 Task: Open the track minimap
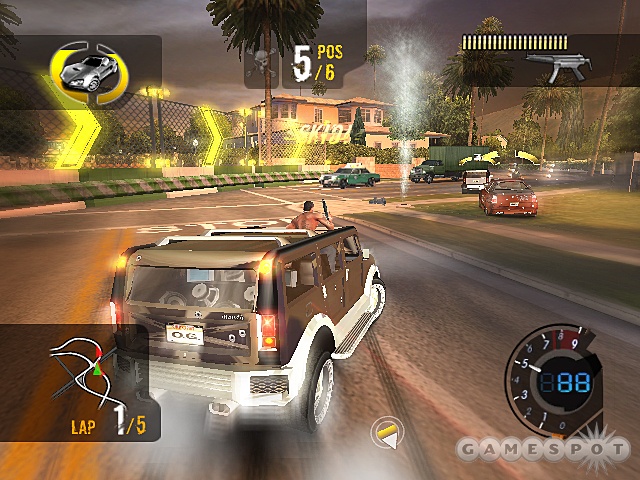[x=82, y=371]
